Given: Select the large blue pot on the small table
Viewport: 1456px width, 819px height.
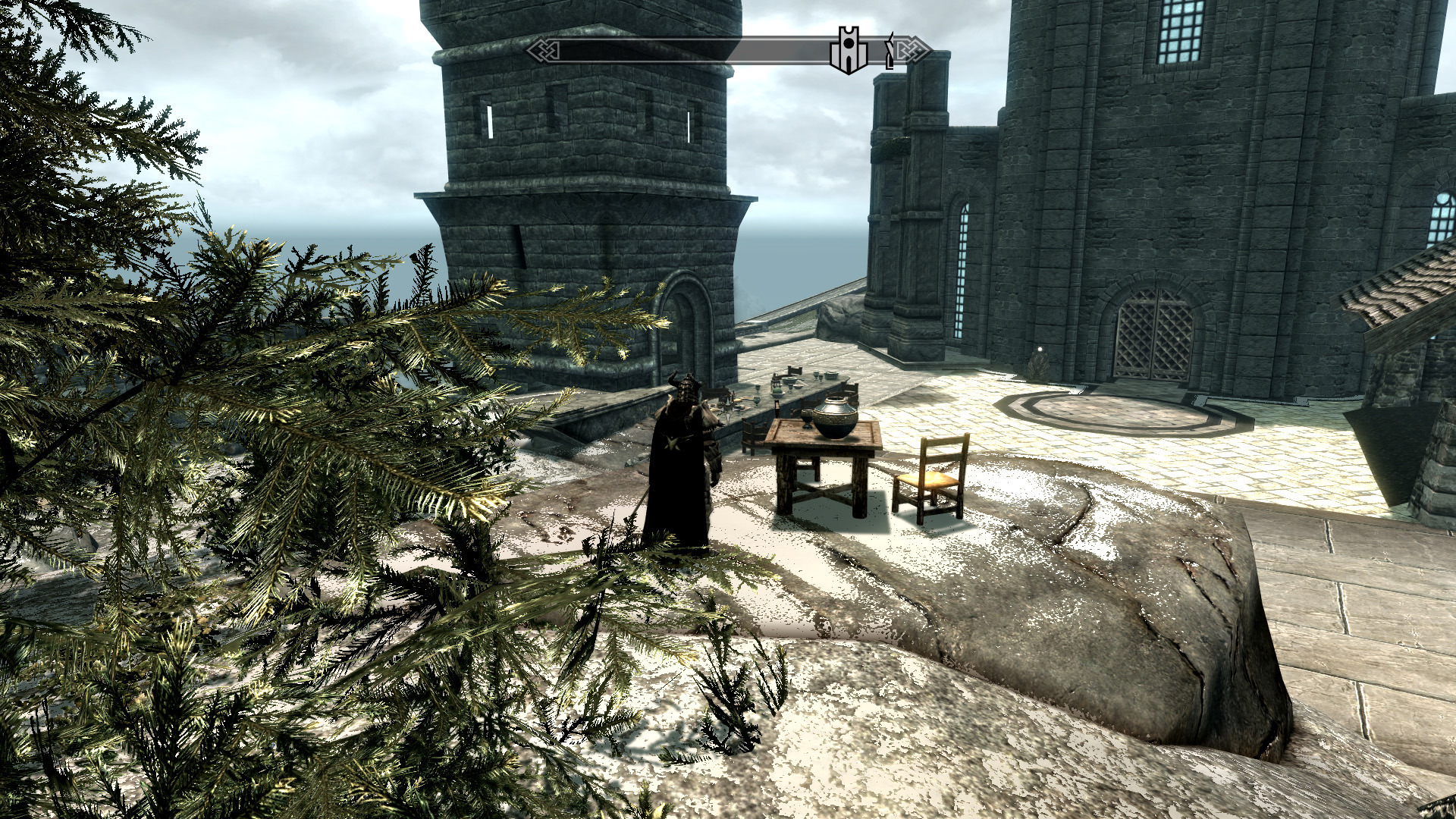Looking at the screenshot, I should (834, 416).
